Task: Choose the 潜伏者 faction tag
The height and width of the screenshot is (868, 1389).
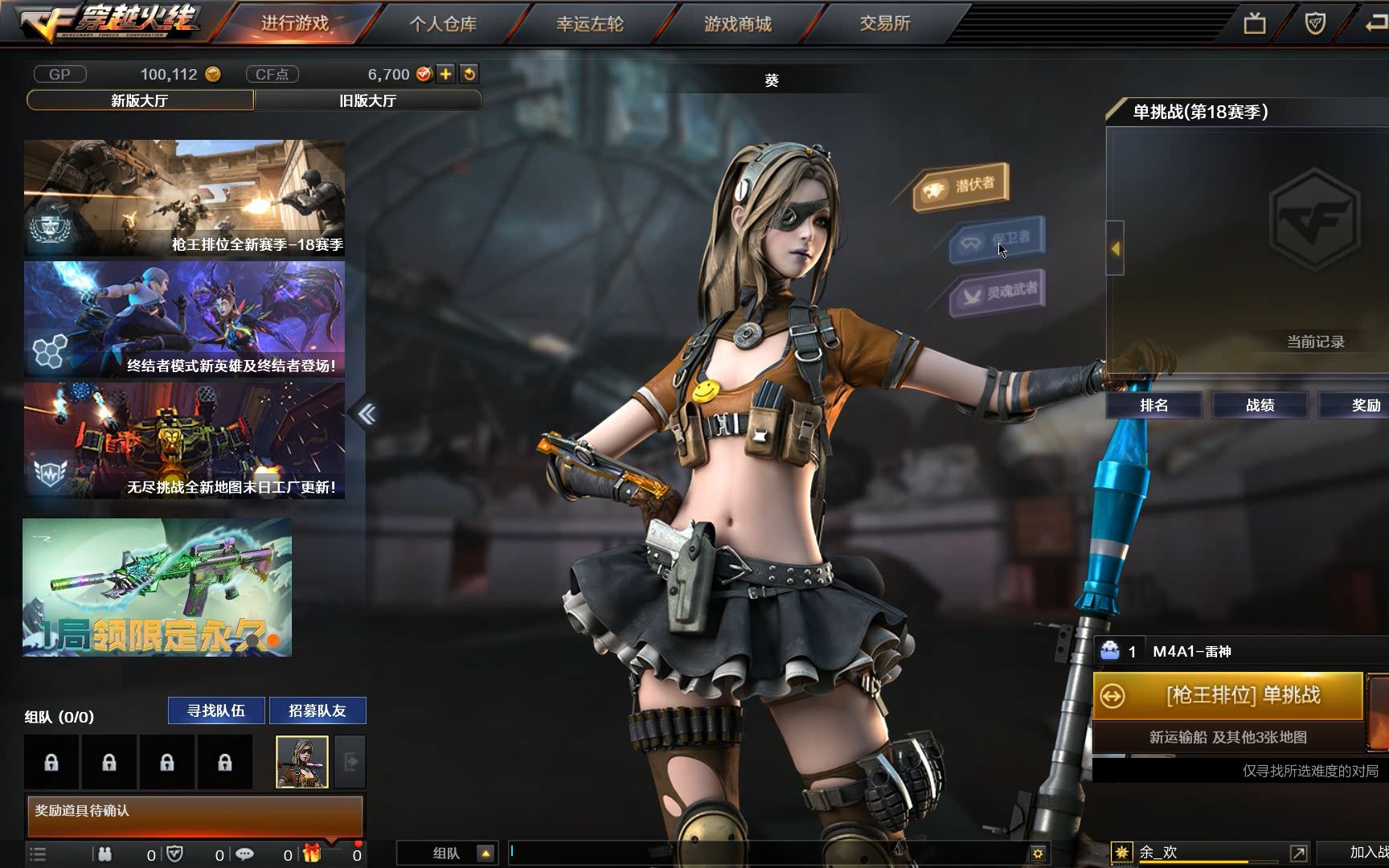Action: click(961, 186)
